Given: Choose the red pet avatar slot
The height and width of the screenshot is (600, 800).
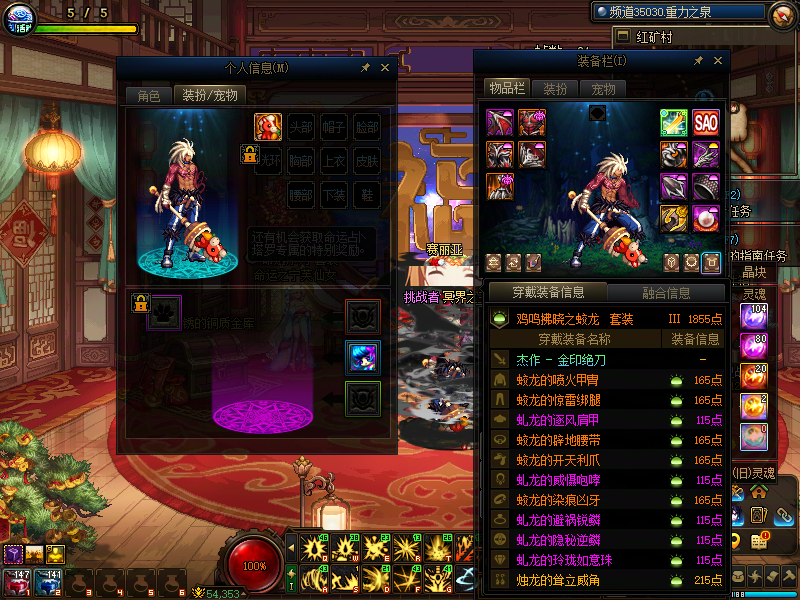Looking at the screenshot, I should [x=267, y=127].
